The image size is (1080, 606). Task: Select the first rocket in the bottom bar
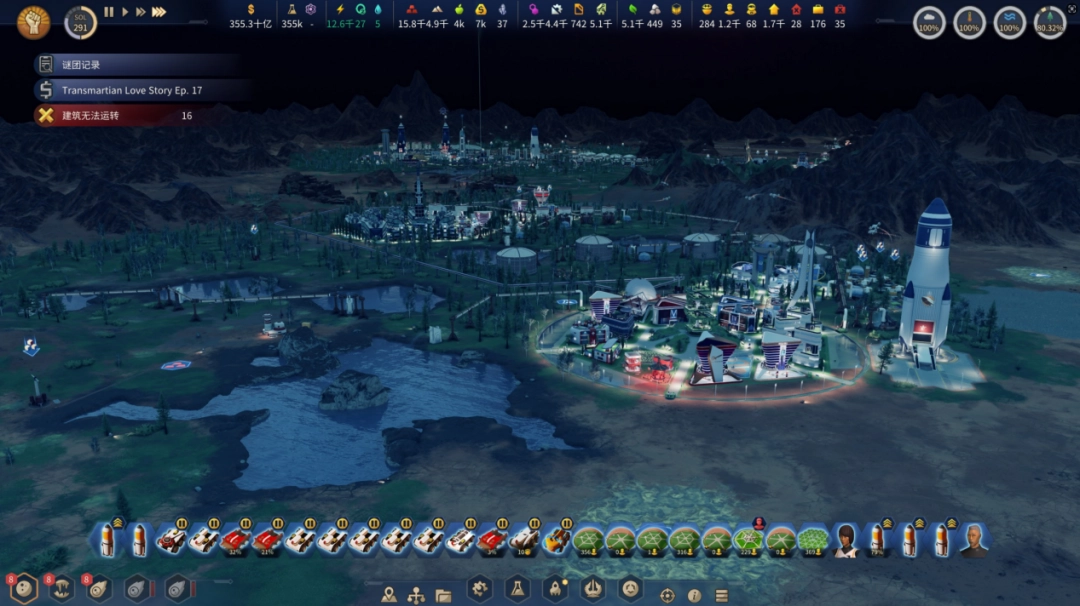pyautogui.click(x=108, y=541)
